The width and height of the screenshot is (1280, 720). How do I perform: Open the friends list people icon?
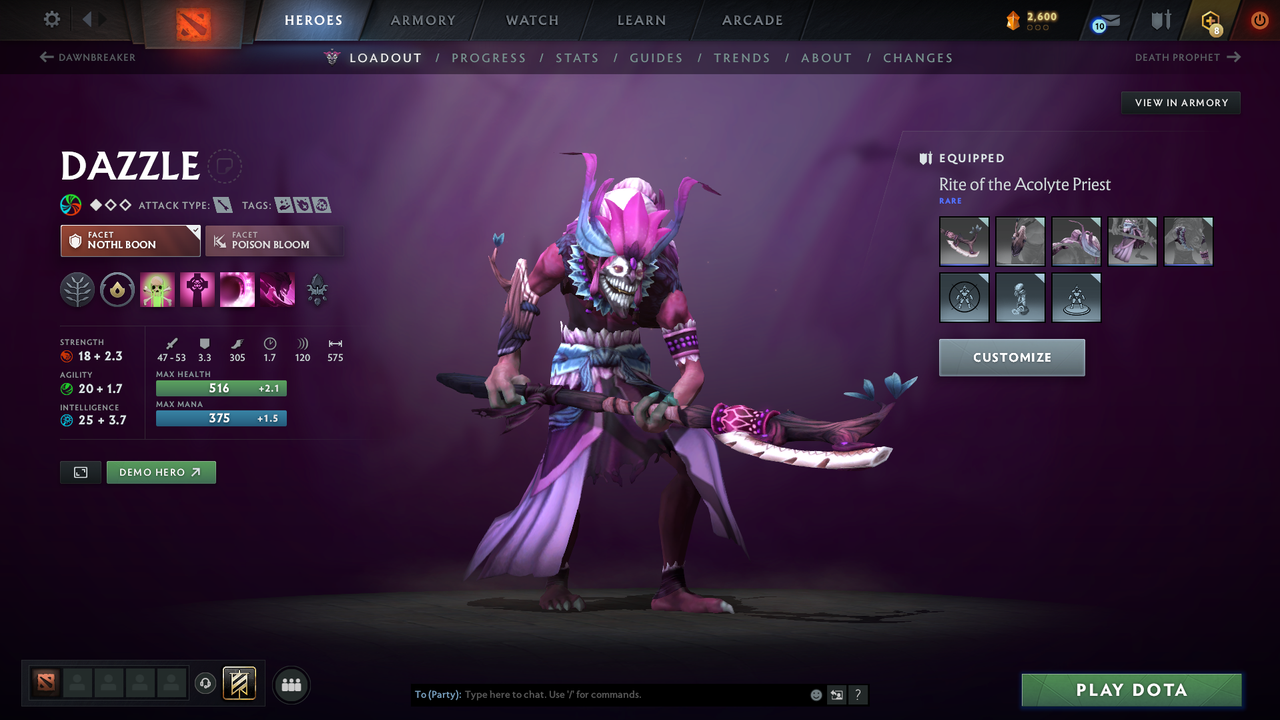pos(291,684)
